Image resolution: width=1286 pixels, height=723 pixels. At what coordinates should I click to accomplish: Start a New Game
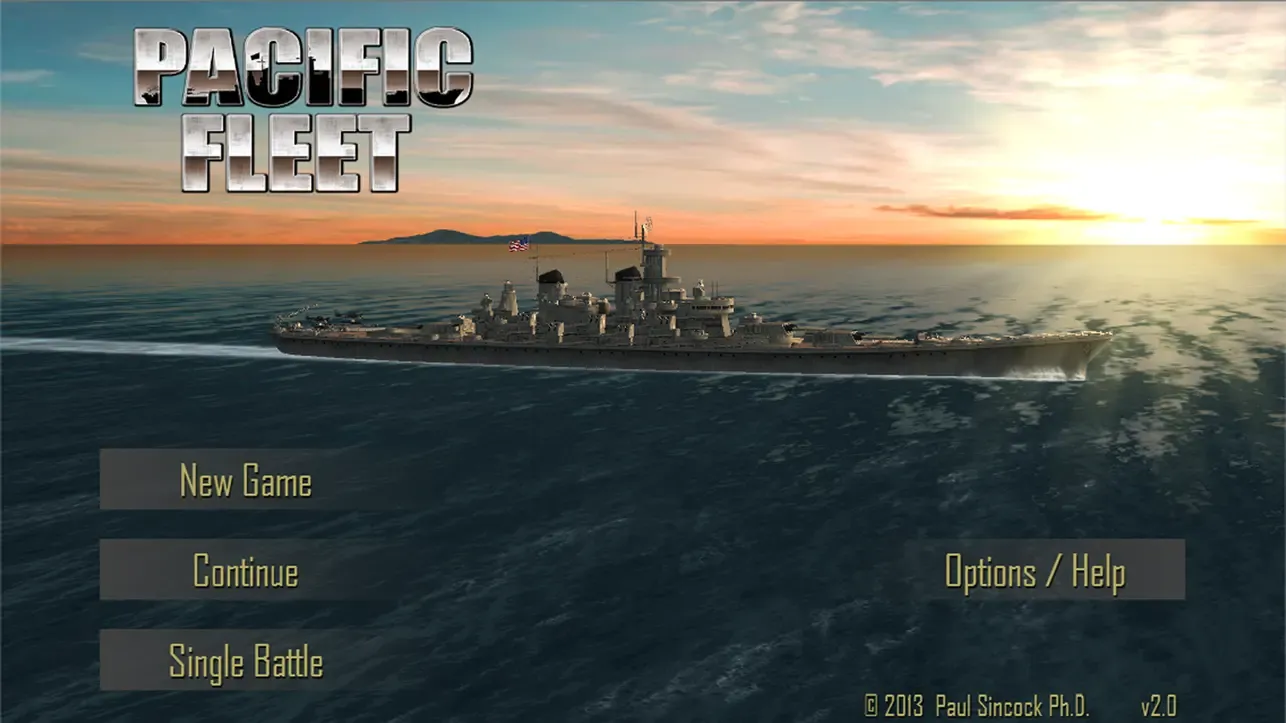[245, 481]
